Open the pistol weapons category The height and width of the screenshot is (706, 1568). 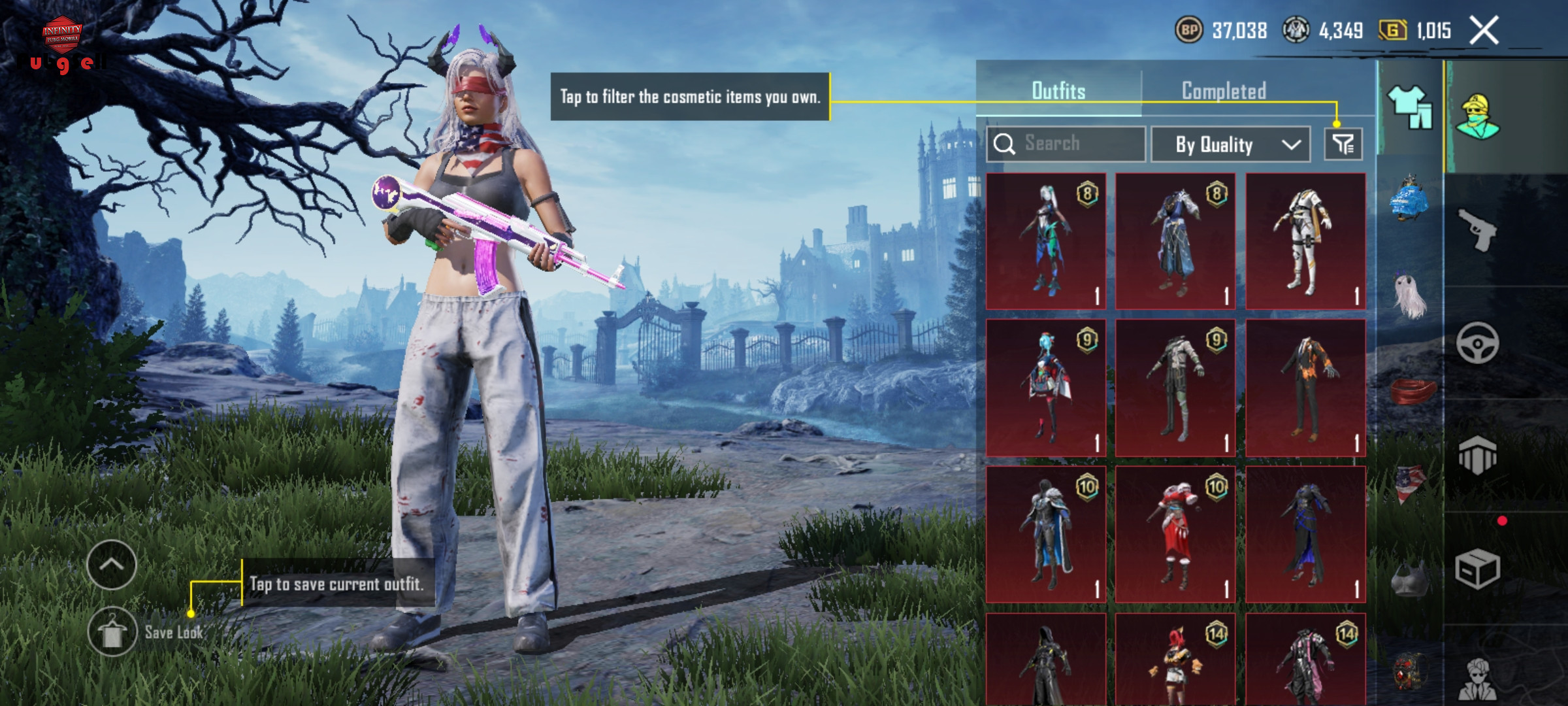coord(1477,229)
